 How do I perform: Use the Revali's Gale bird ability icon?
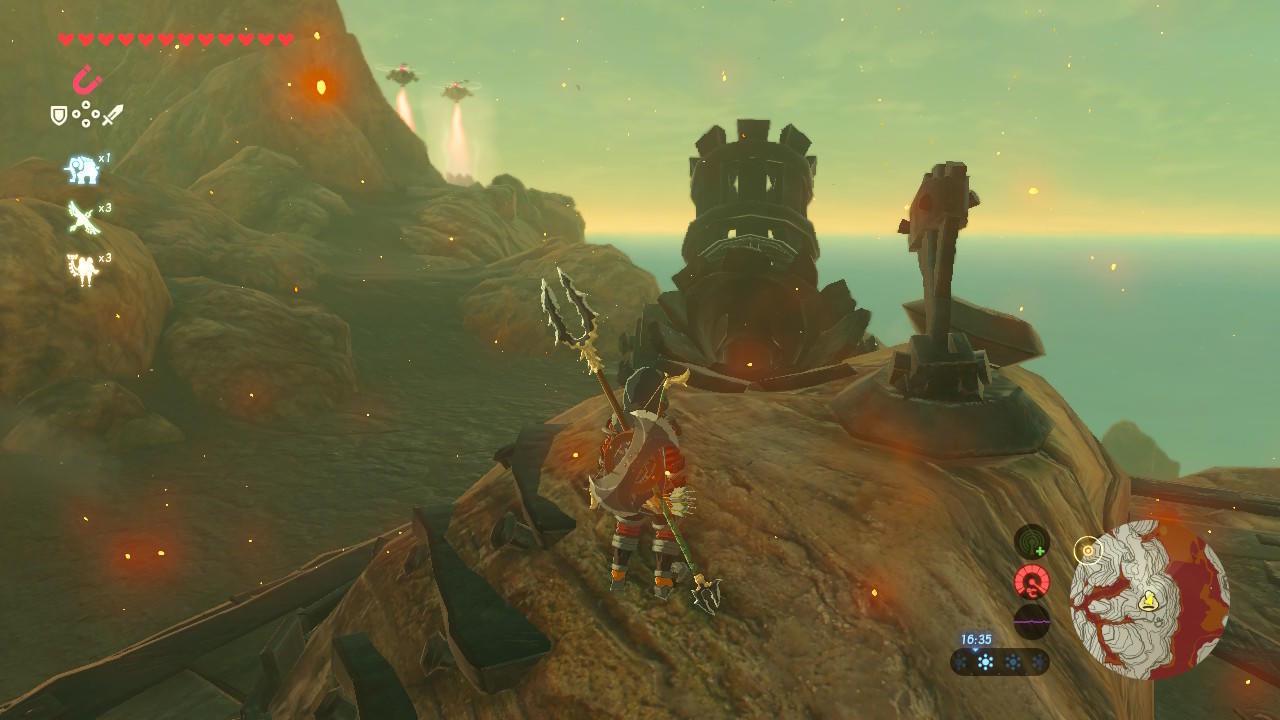pyautogui.click(x=82, y=217)
